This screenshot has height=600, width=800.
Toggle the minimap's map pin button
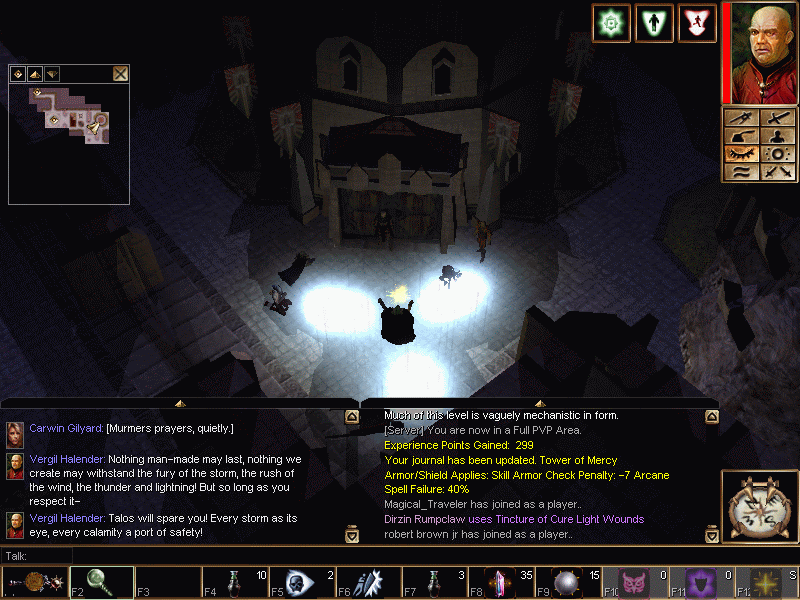coord(18,73)
